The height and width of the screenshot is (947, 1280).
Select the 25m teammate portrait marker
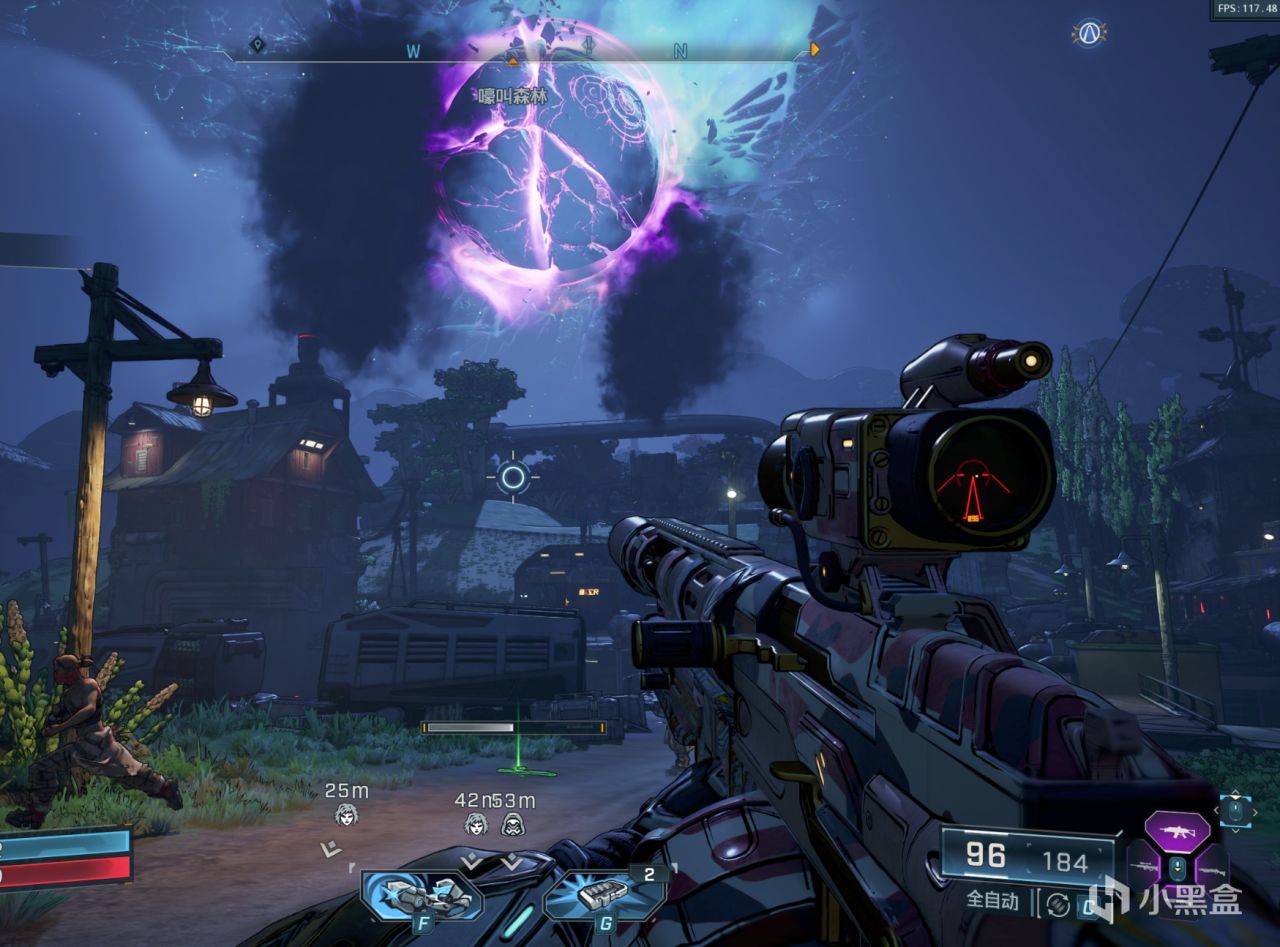tap(346, 815)
